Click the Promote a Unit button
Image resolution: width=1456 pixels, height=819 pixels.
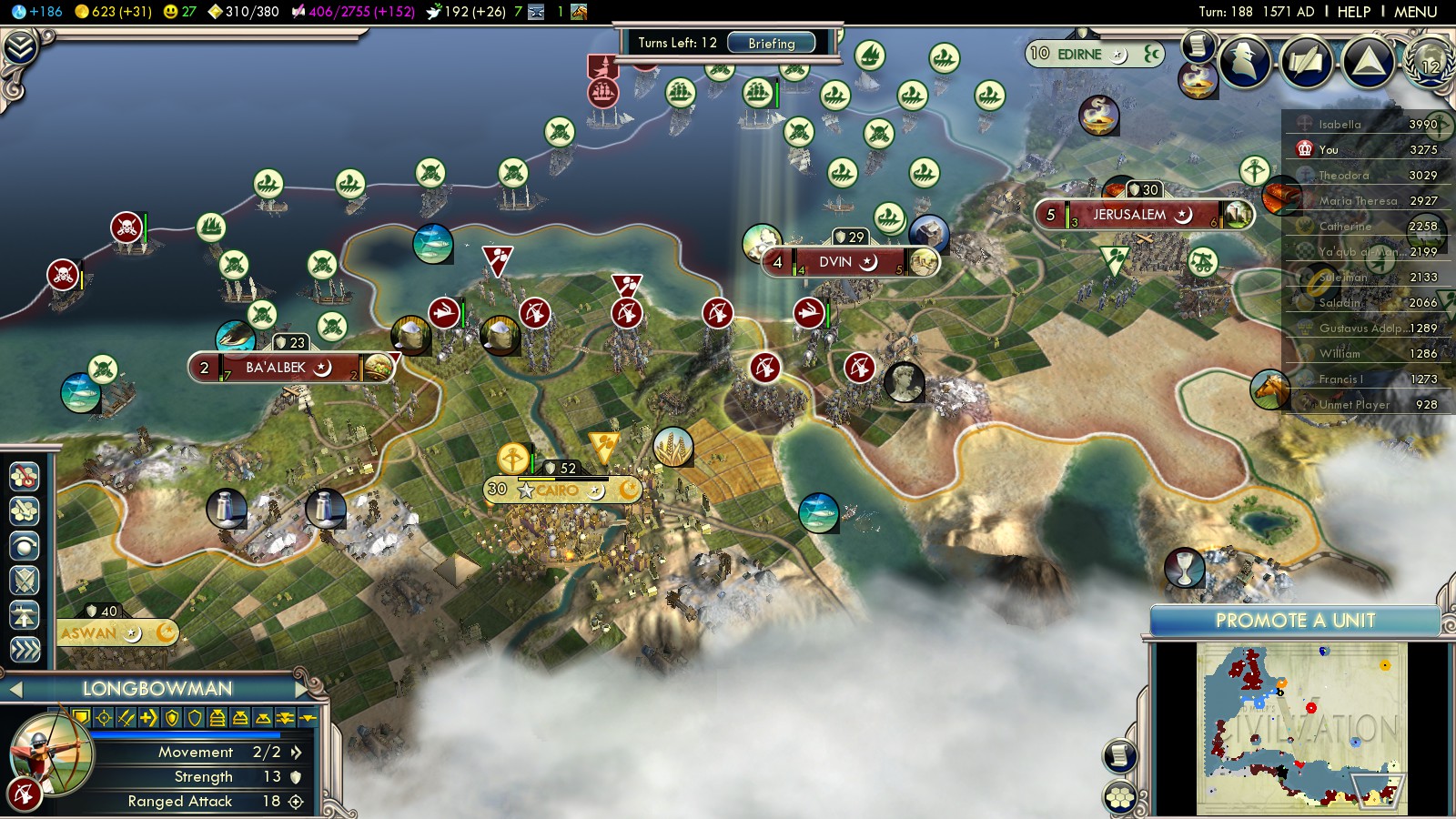pyautogui.click(x=1295, y=621)
